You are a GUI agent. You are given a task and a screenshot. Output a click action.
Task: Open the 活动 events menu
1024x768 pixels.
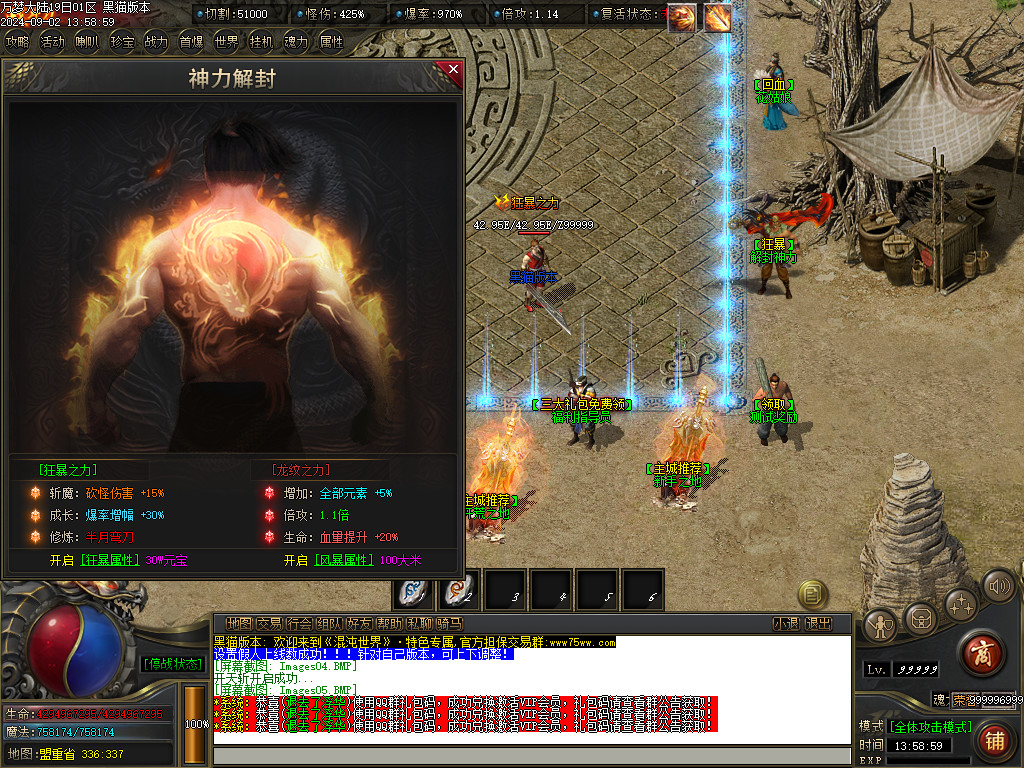pos(52,42)
